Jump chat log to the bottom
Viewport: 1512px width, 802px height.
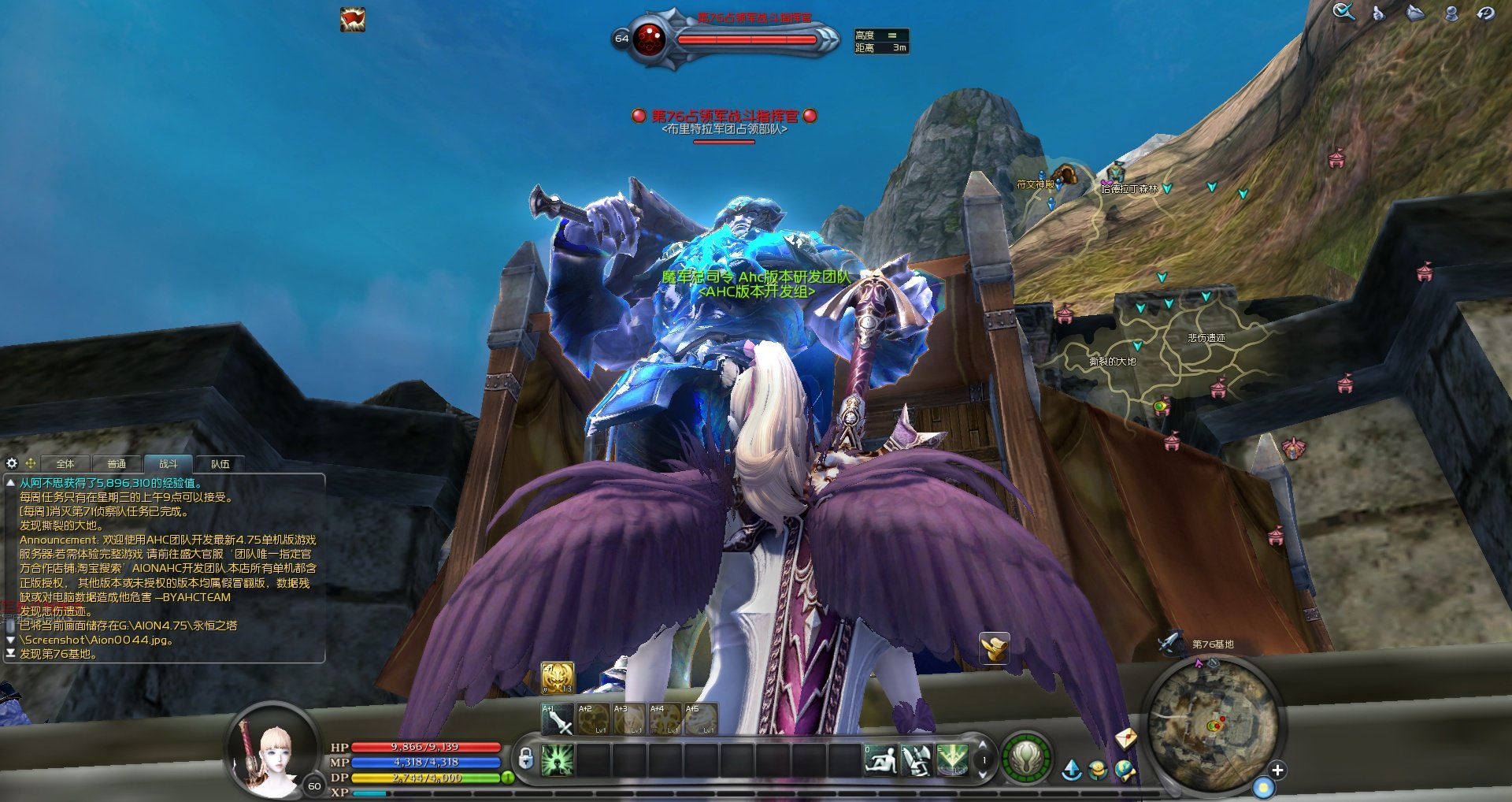[10, 653]
